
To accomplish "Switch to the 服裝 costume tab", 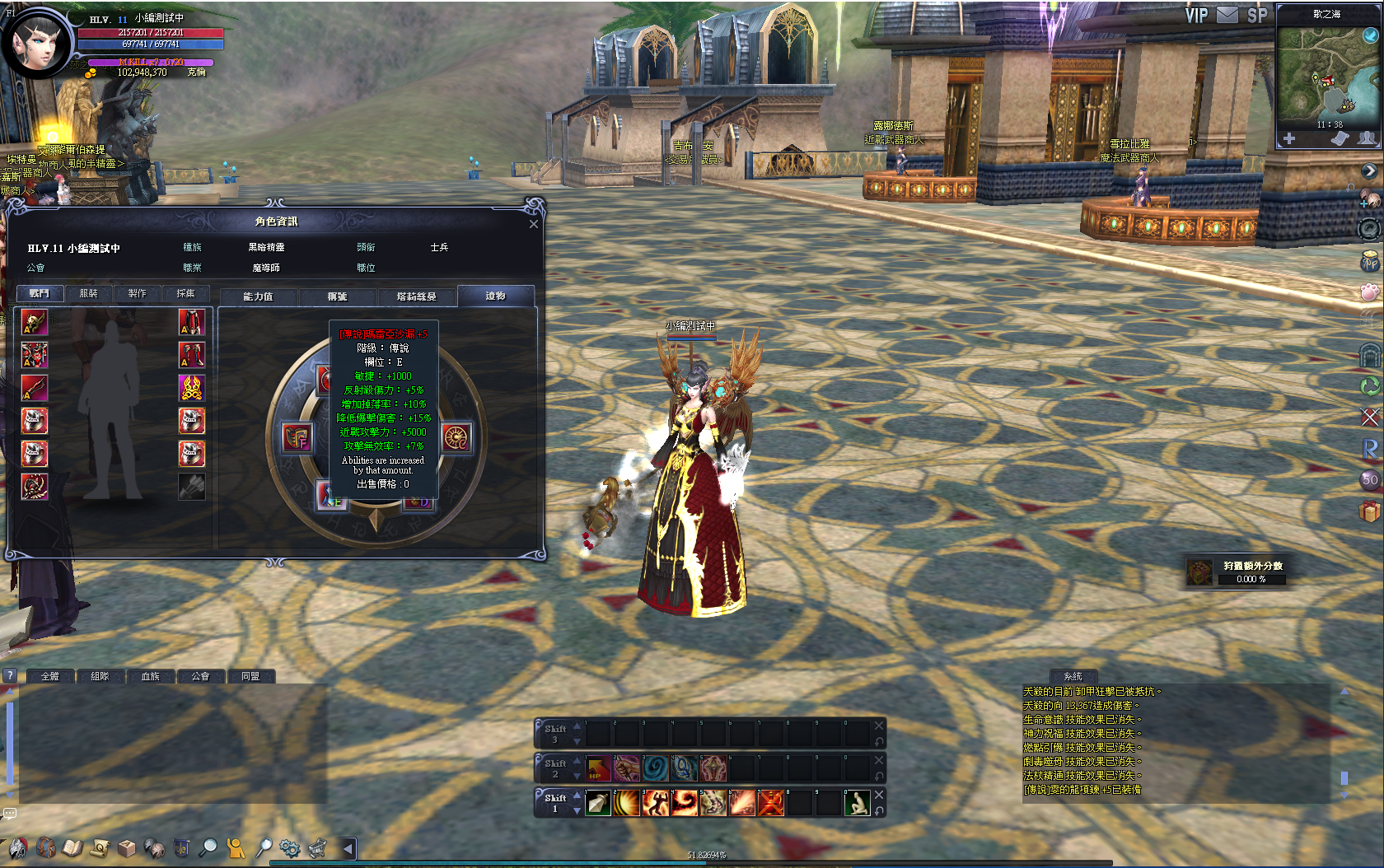I will 88,294.
